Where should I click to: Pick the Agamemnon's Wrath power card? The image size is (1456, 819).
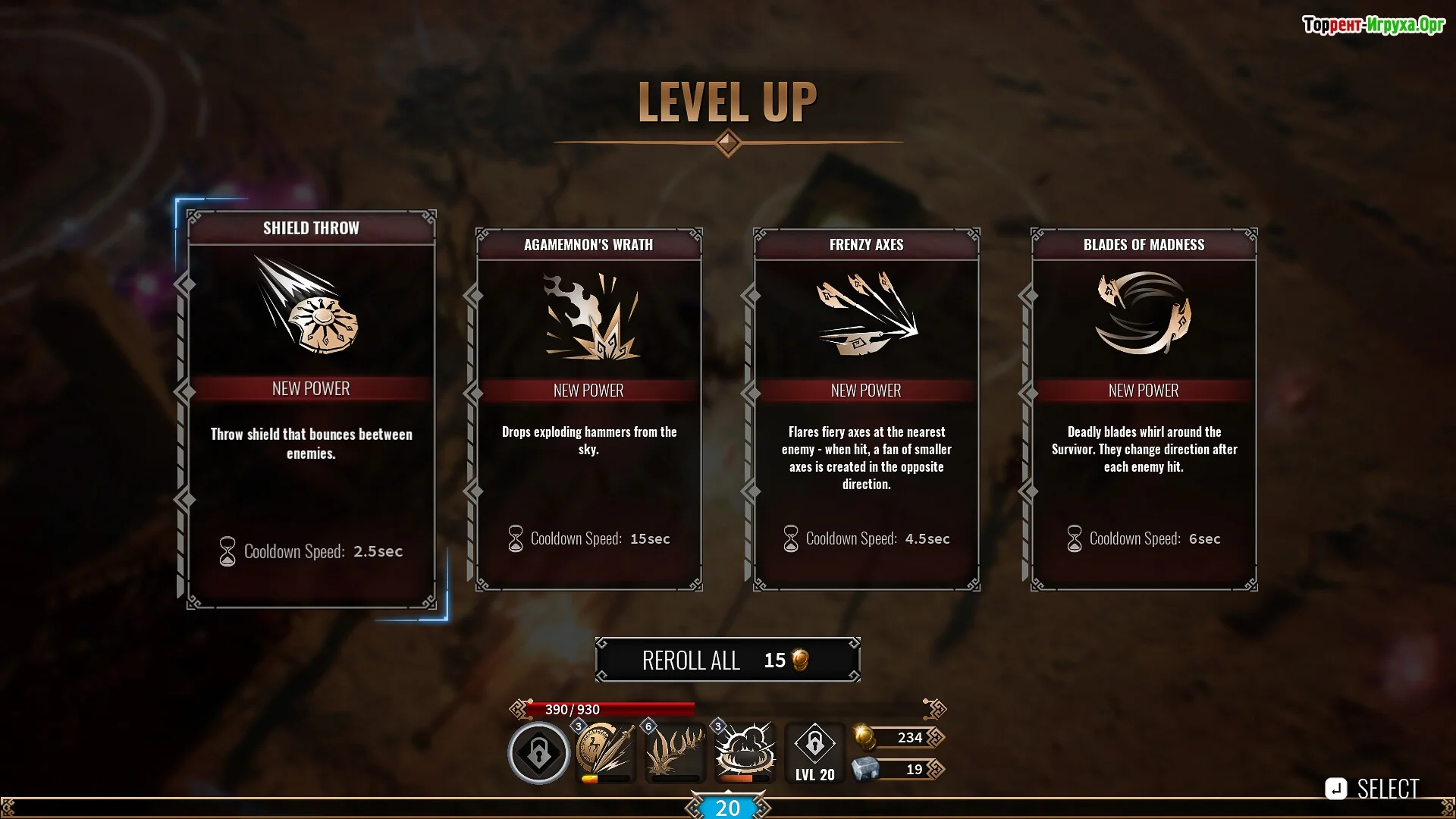[588, 409]
